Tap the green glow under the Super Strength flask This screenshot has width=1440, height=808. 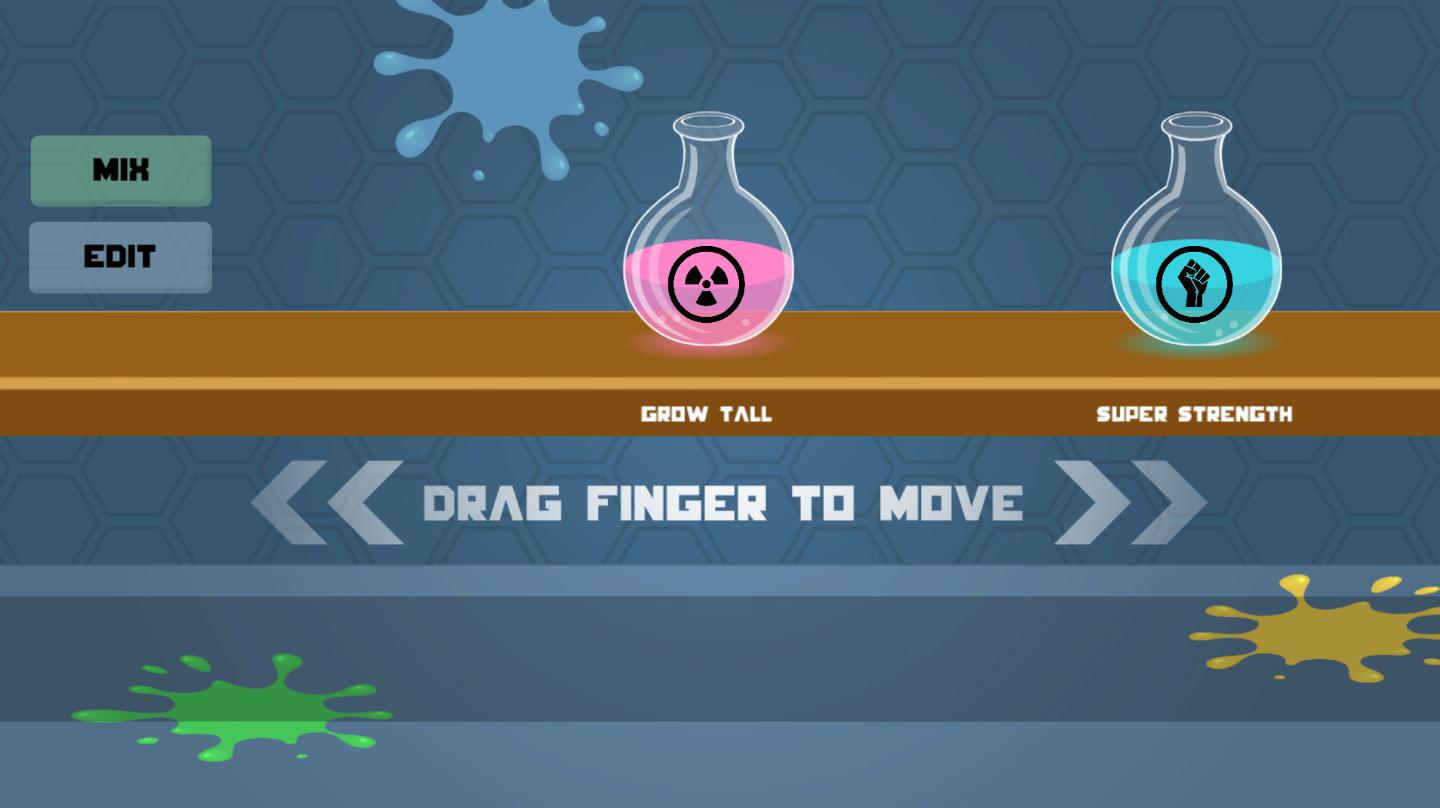(x=1196, y=350)
